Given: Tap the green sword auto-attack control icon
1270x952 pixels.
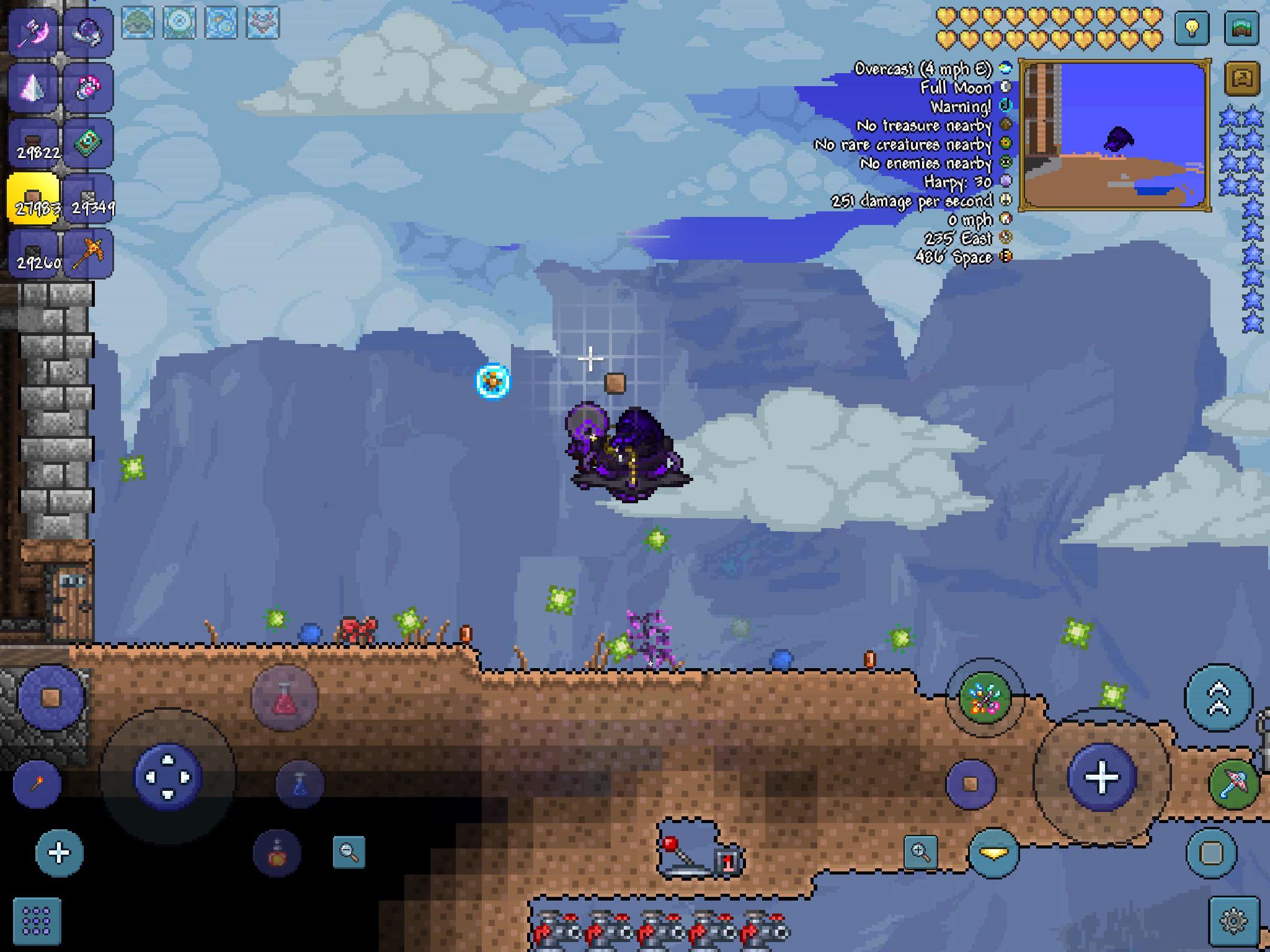Looking at the screenshot, I should 1234,783.
